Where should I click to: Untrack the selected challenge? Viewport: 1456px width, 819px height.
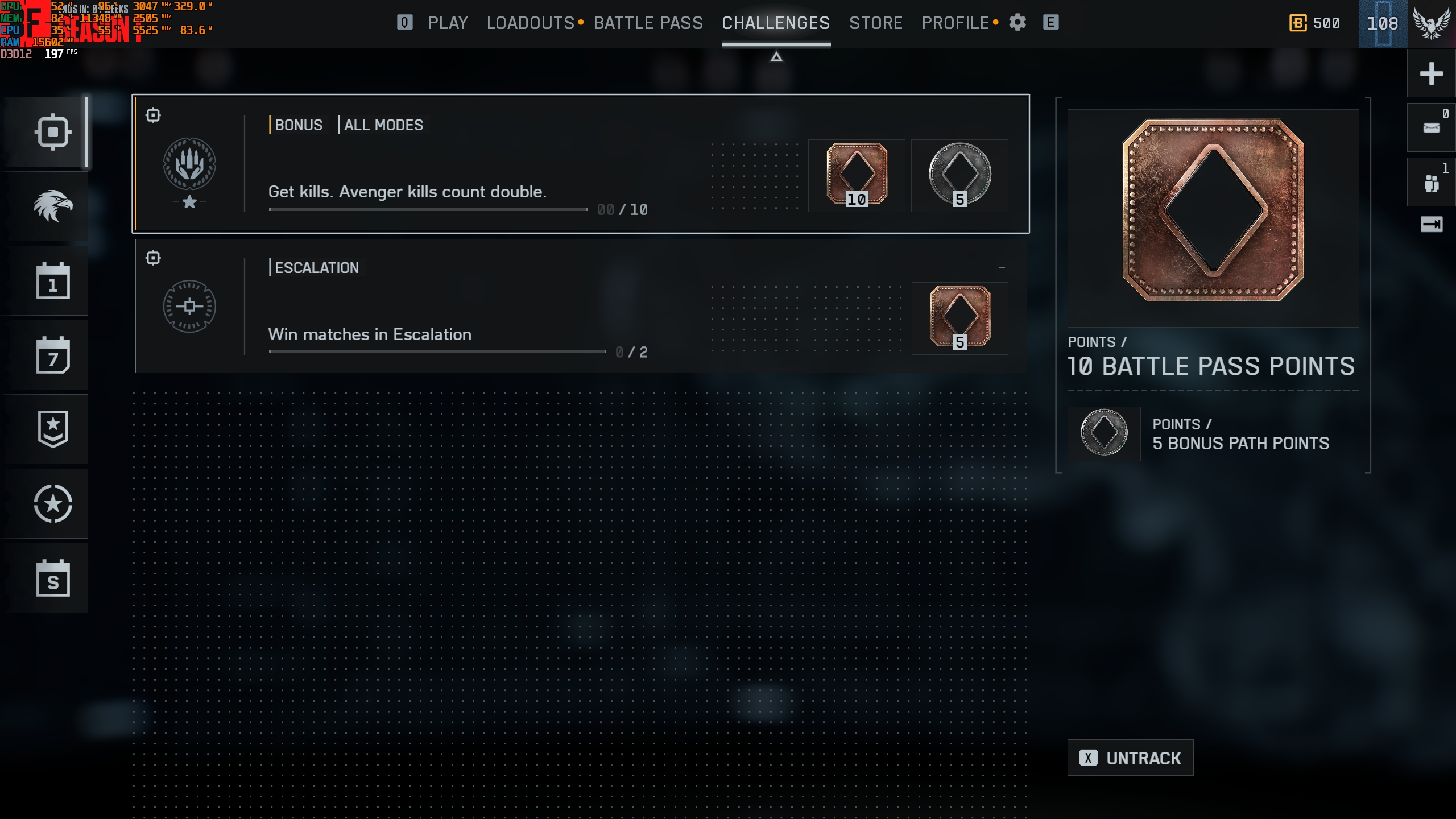click(x=1130, y=758)
